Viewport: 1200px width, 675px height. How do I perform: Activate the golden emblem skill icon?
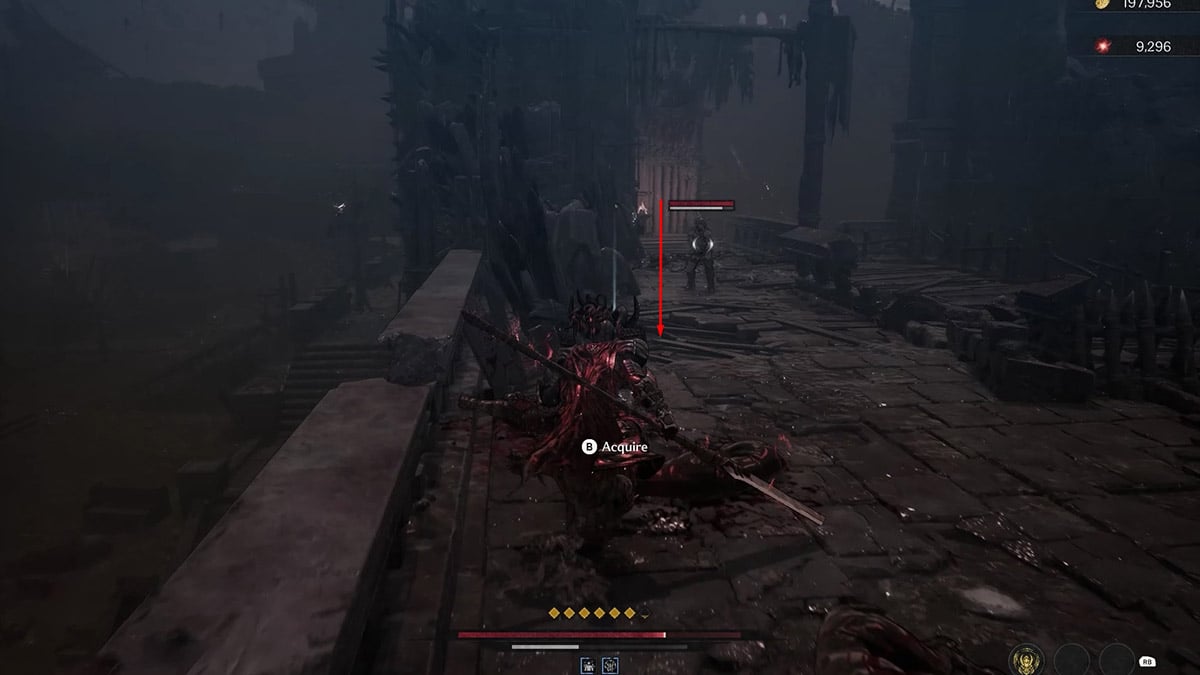point(1024,660)
